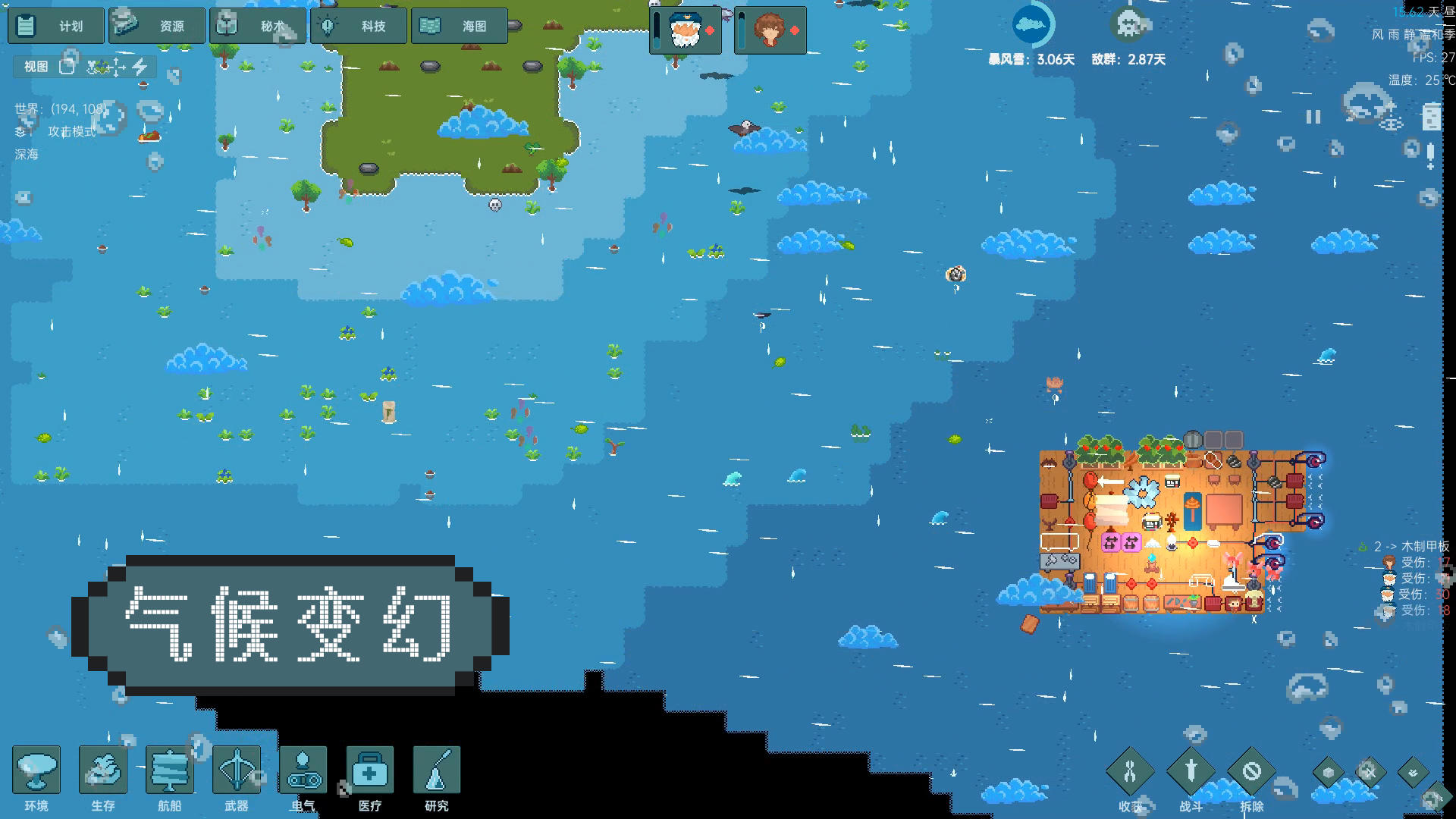
Task: Switch to the 计划 tab
Action: [x=55, y=25]
